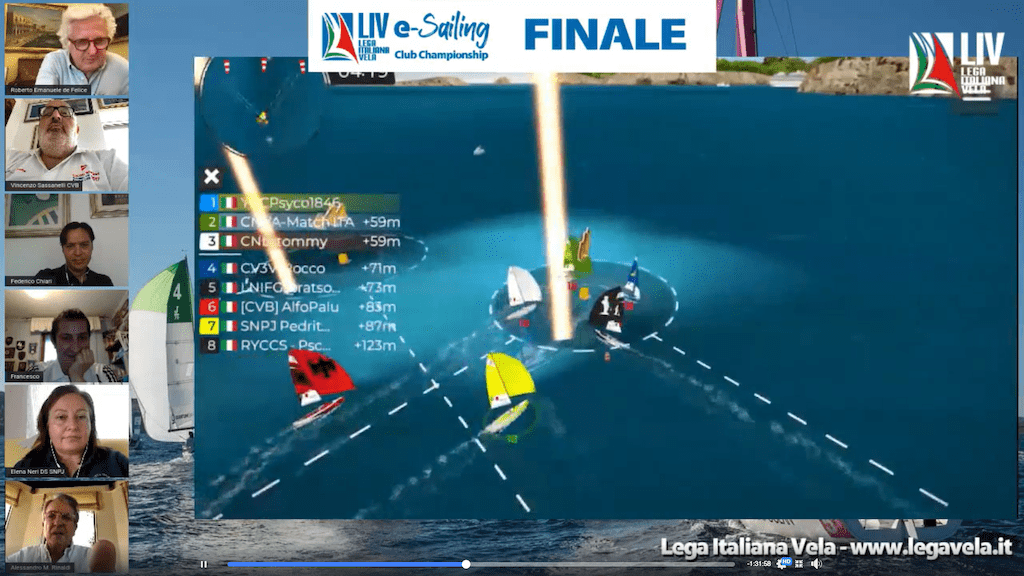Viewport: 1024px width, 576px height.
Task: Open the video HD quality settings
Action: coord(786,564)
